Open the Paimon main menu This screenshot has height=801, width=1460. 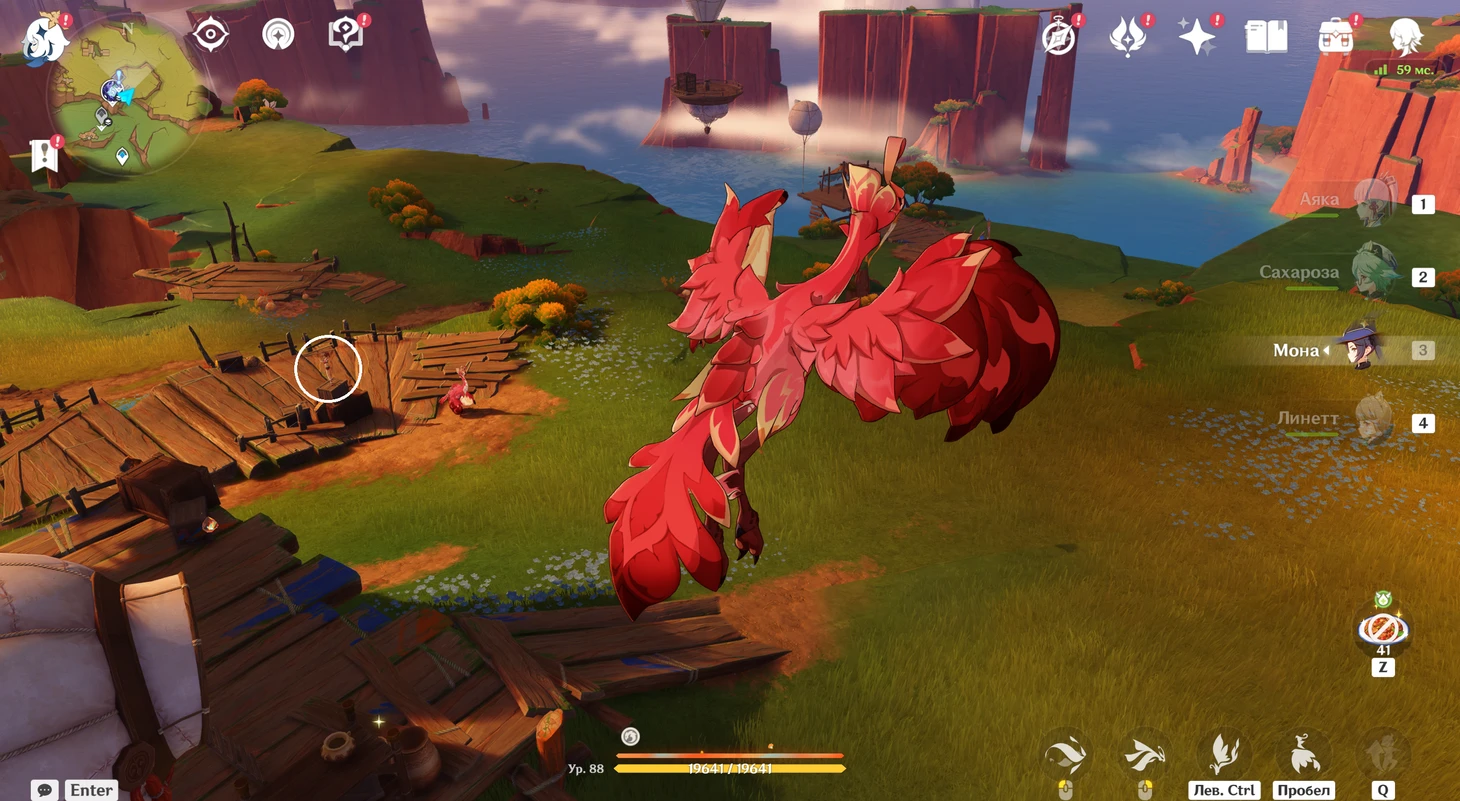tap(46, 38)
